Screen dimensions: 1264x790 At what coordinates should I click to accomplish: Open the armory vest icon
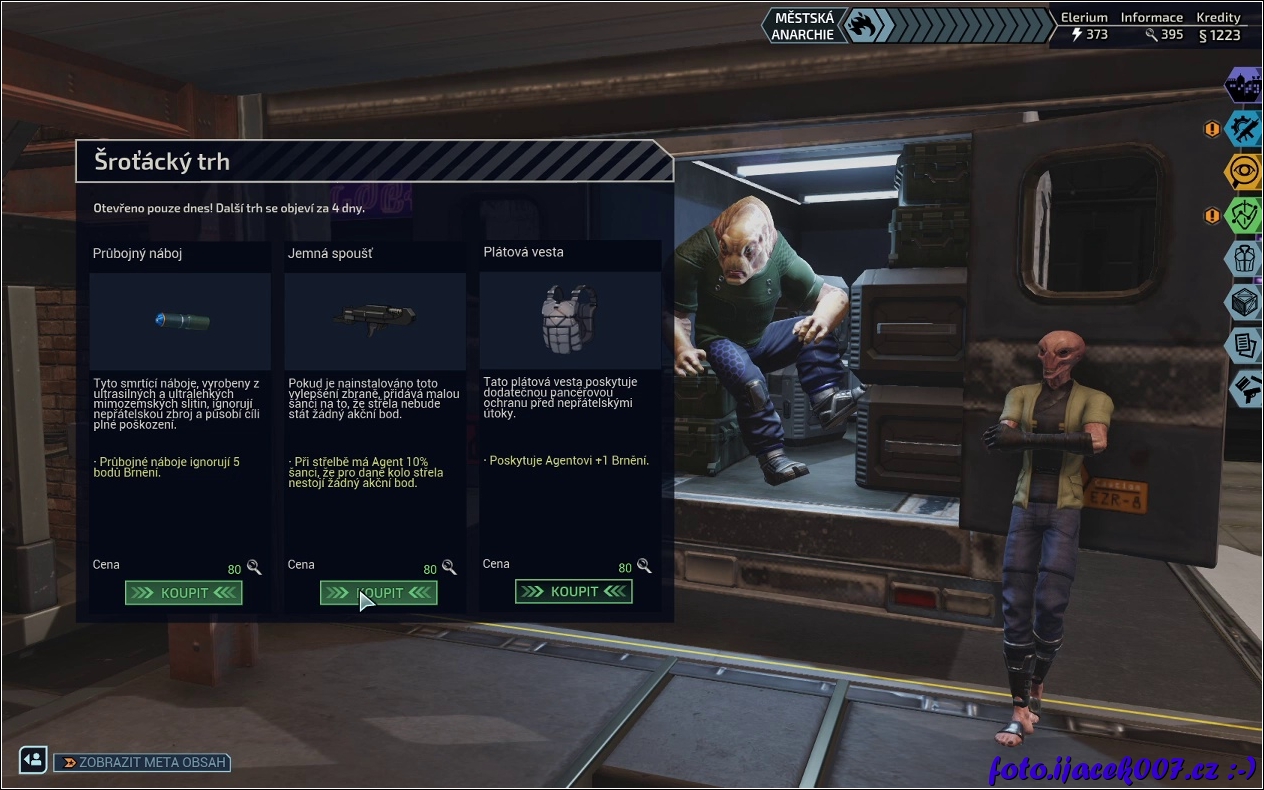1244,258
